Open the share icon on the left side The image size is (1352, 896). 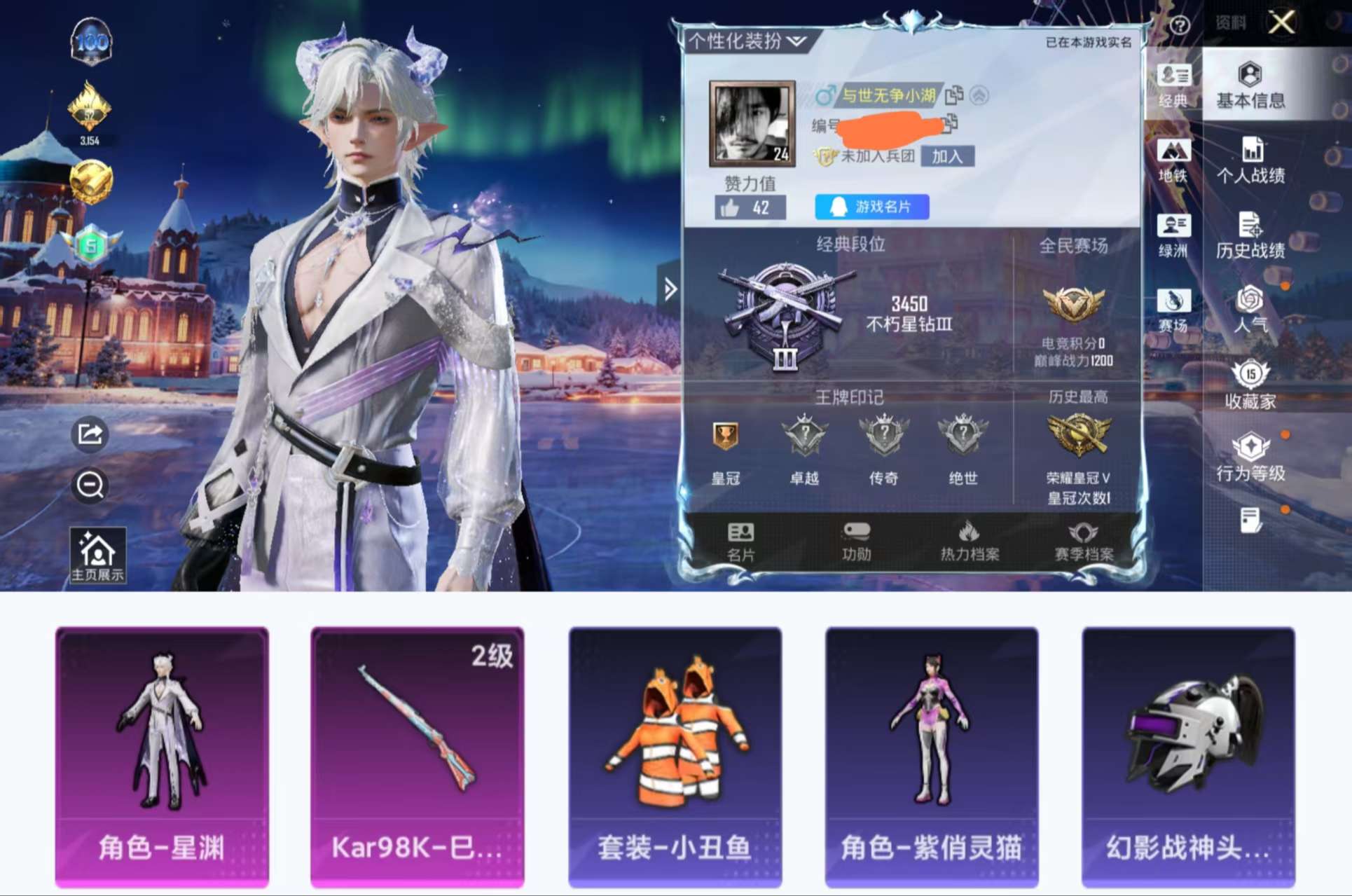point(90,436)
